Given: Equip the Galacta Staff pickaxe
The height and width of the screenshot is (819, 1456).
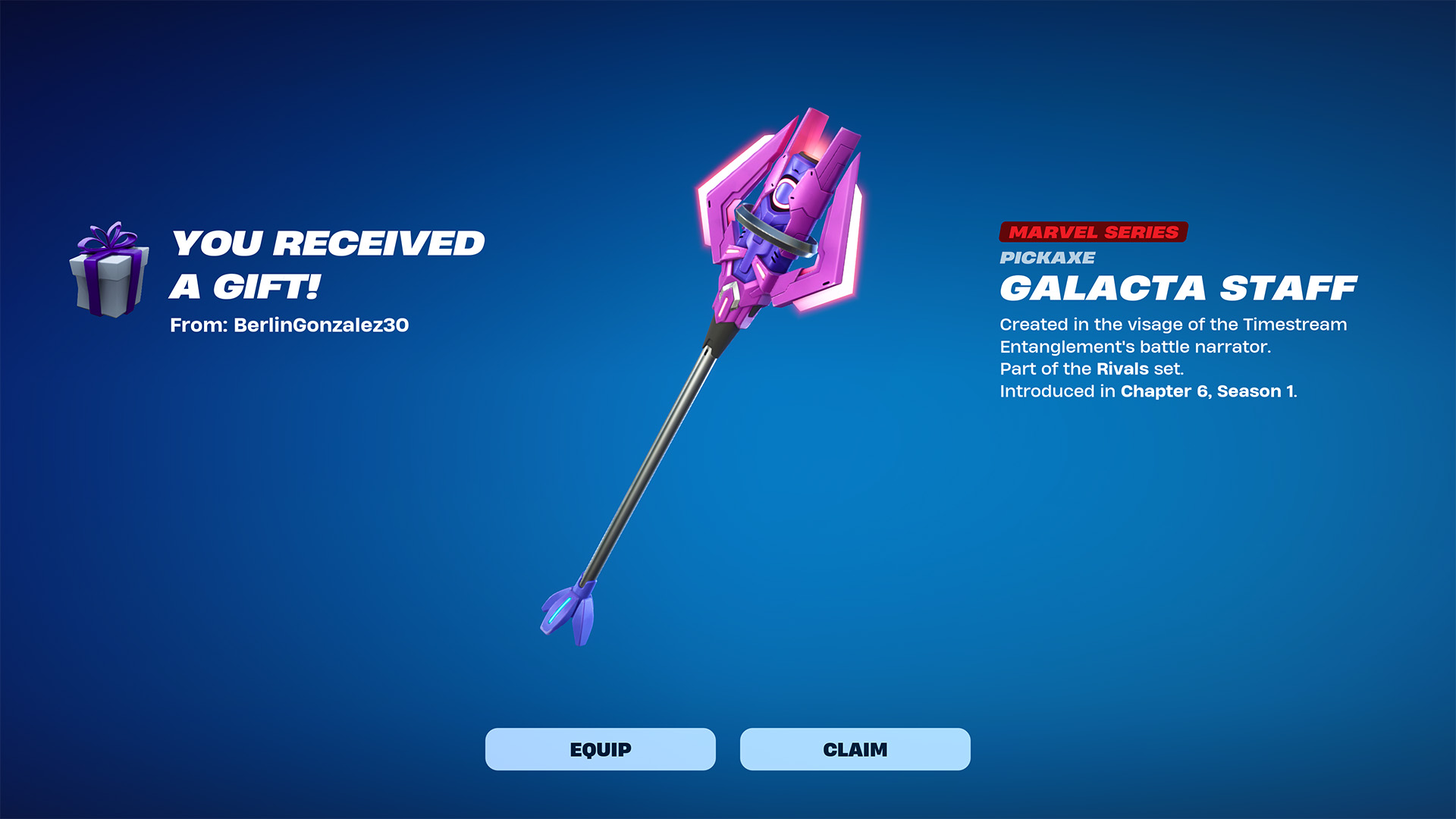Looking at the screenshot, I should 600,749.
